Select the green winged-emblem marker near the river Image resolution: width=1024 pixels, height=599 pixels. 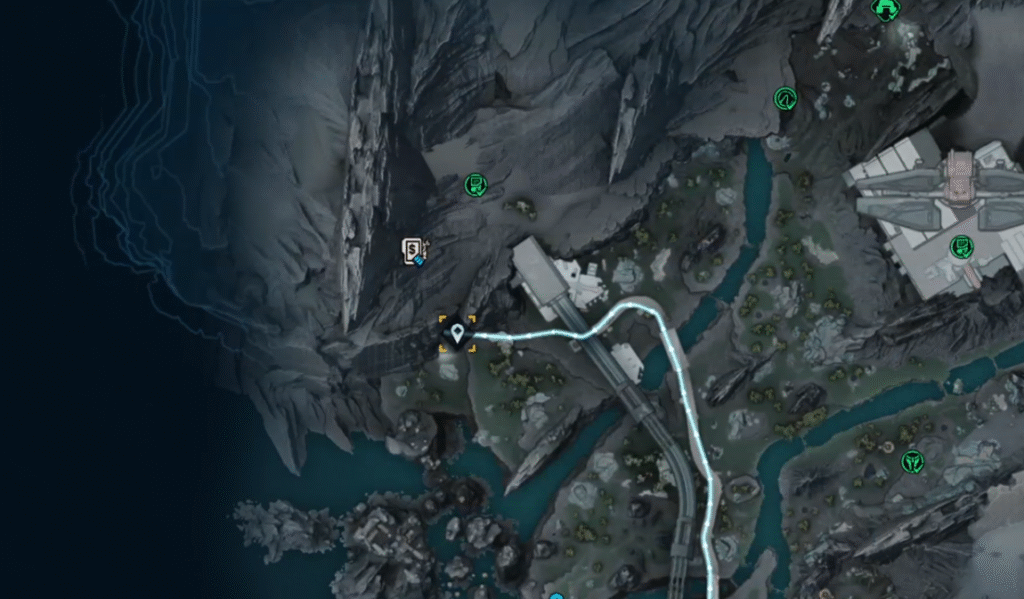(x=911, y=461)
